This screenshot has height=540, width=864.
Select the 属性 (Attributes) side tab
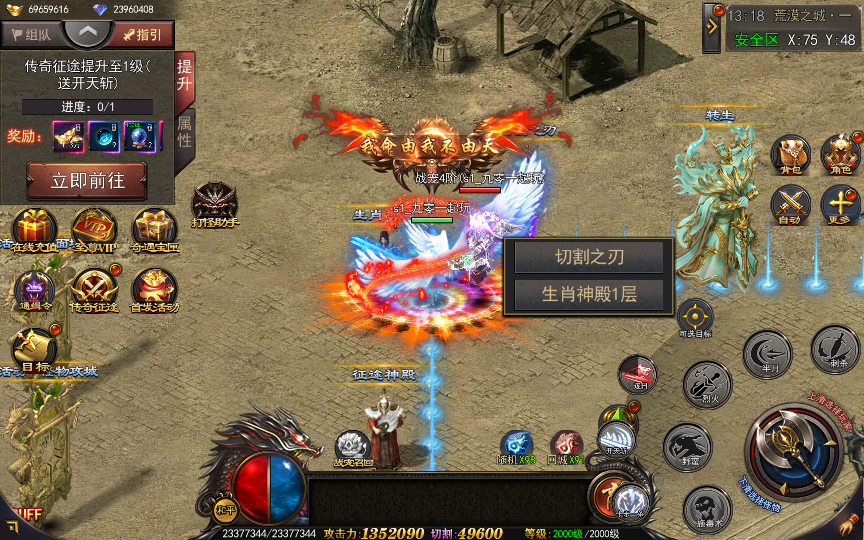point(185,131)
